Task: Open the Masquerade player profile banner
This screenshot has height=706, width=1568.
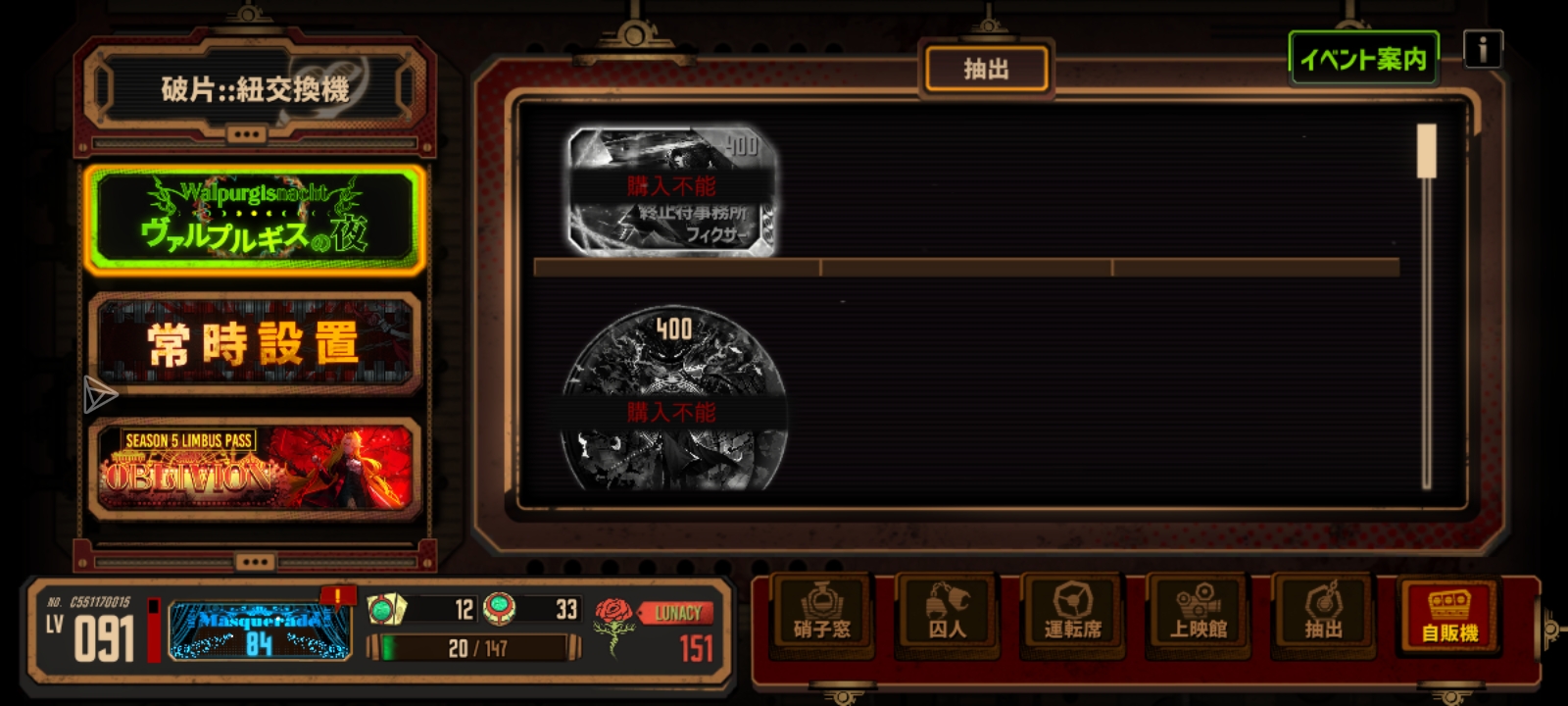Action: 259,630
